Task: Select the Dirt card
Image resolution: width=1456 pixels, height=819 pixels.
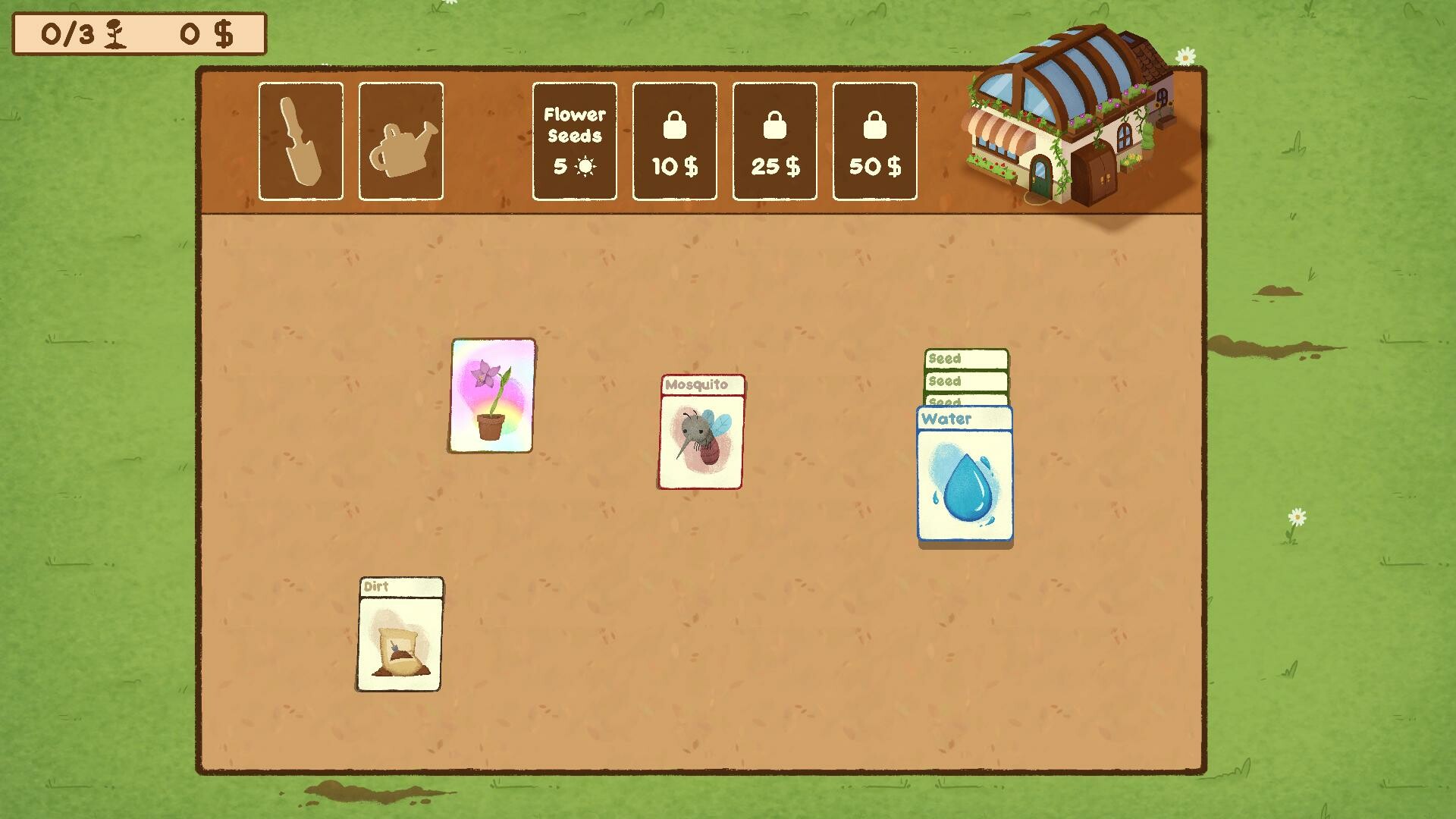Action: tap(400, 633)
